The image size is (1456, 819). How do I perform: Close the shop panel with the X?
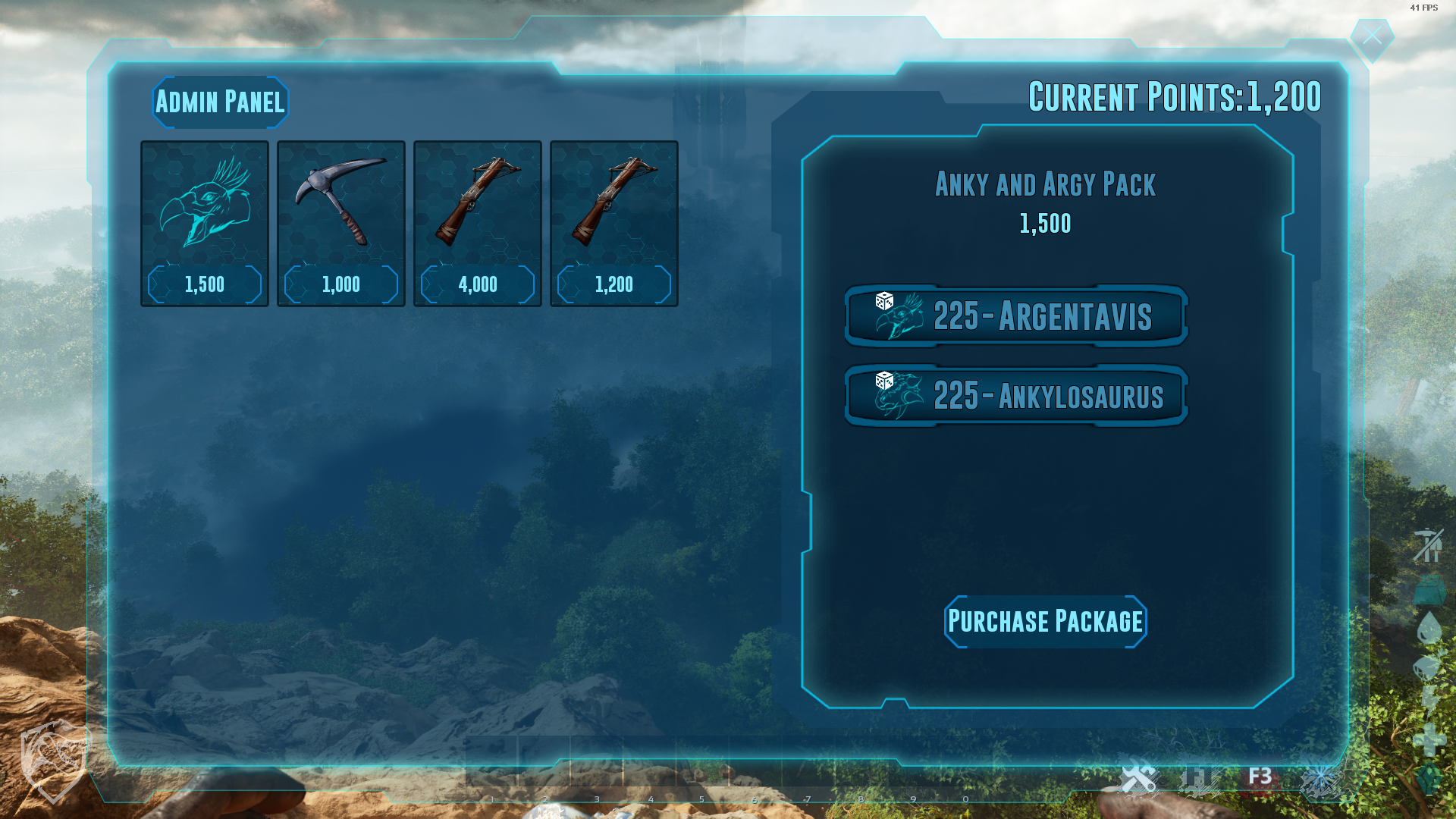tap(1372, 36)
